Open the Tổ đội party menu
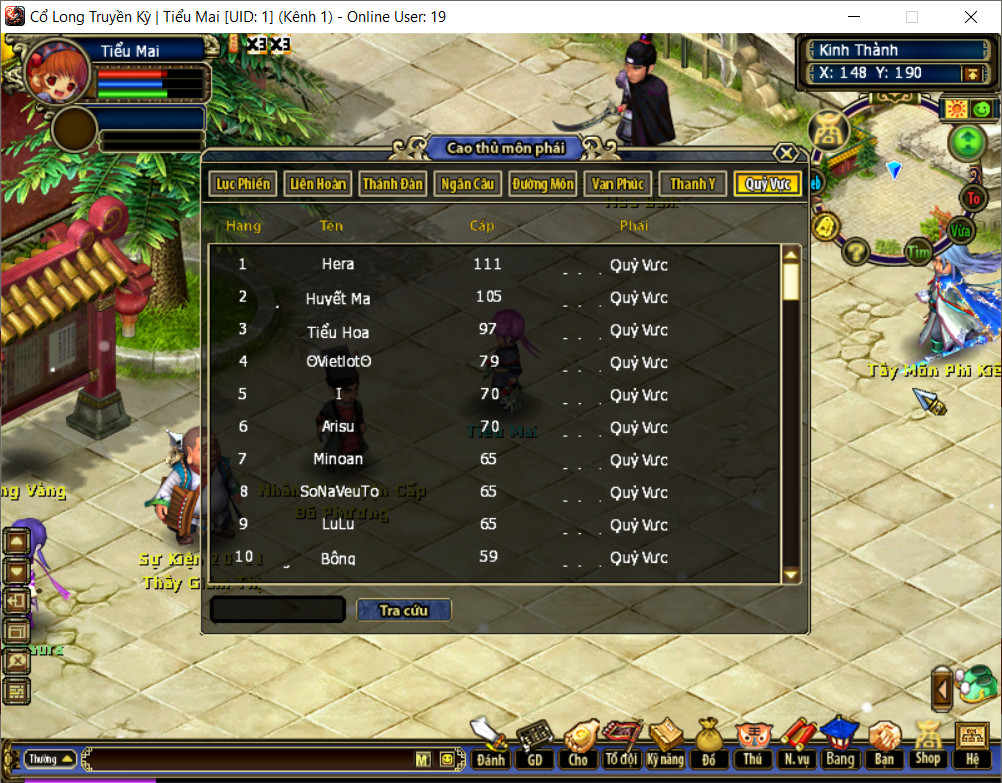Viewport: 1002px width, 783px height. point(621,745)
